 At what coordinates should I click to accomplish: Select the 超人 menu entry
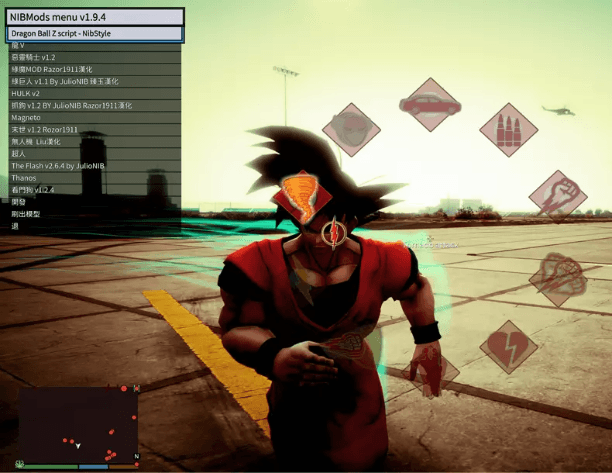pyautogui.click(x=93, y=153)
